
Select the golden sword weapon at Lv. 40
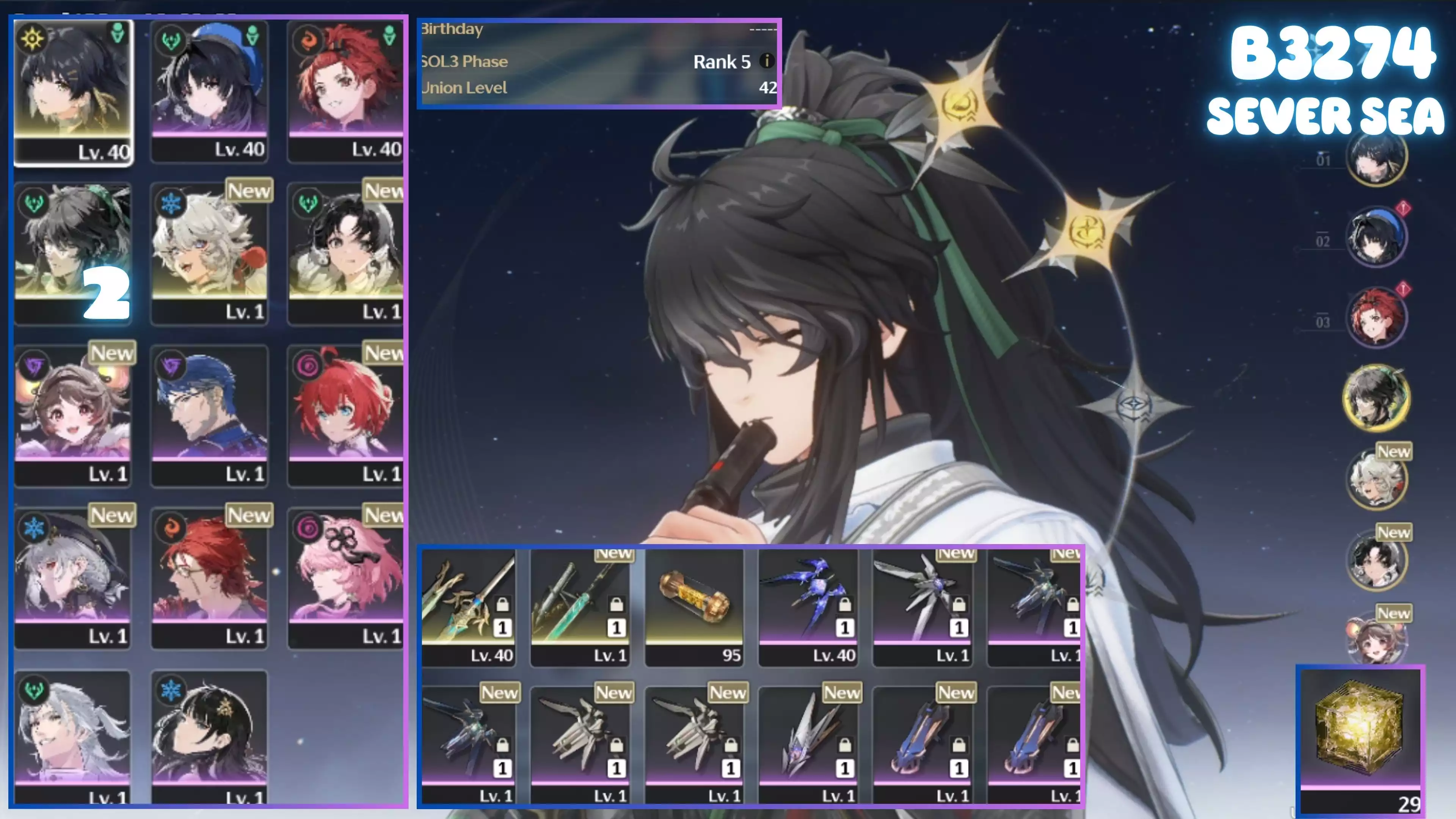point(468,607)
